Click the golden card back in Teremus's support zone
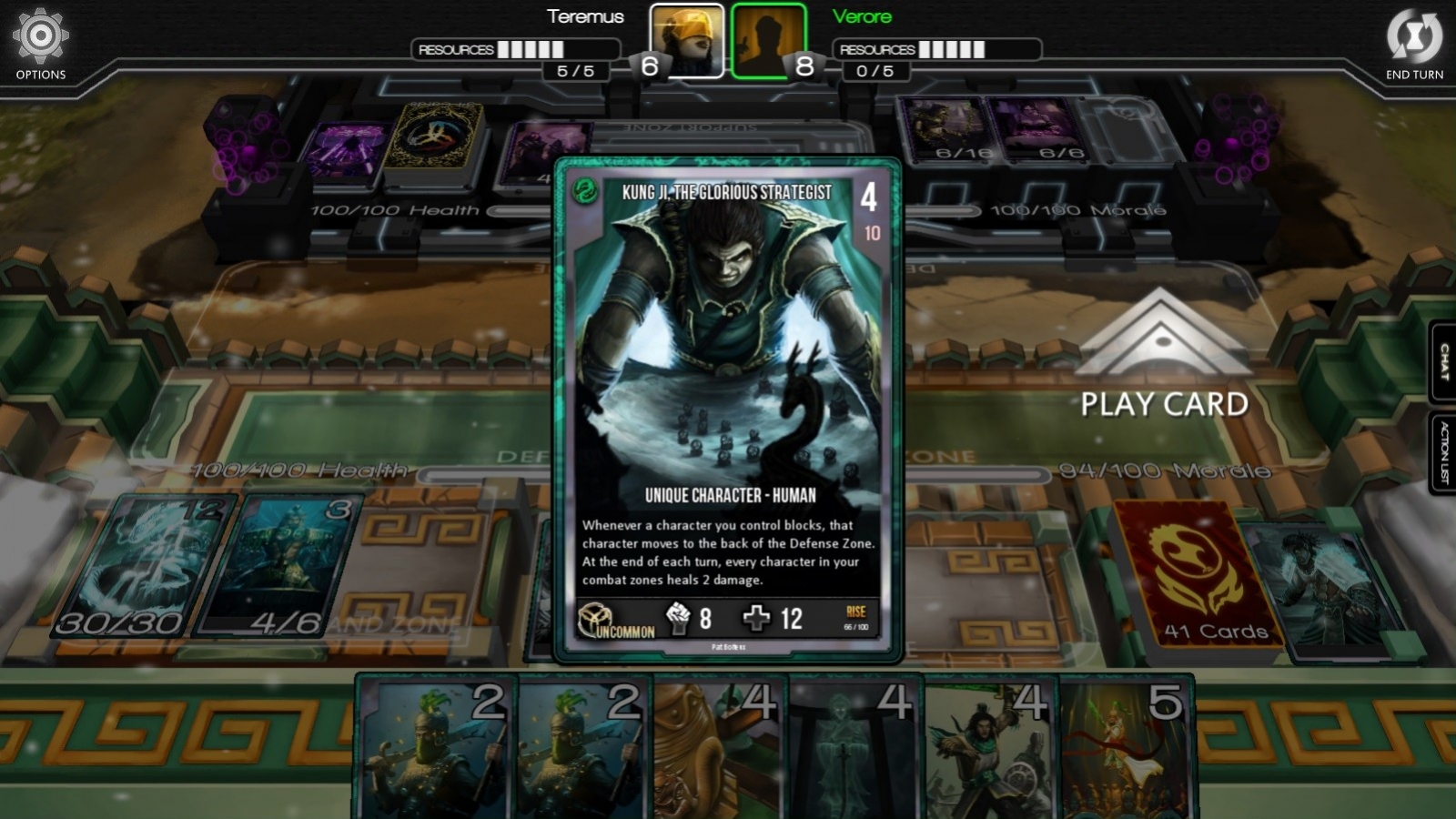Viewport: 1456px width, 819px height. [437, 136]
